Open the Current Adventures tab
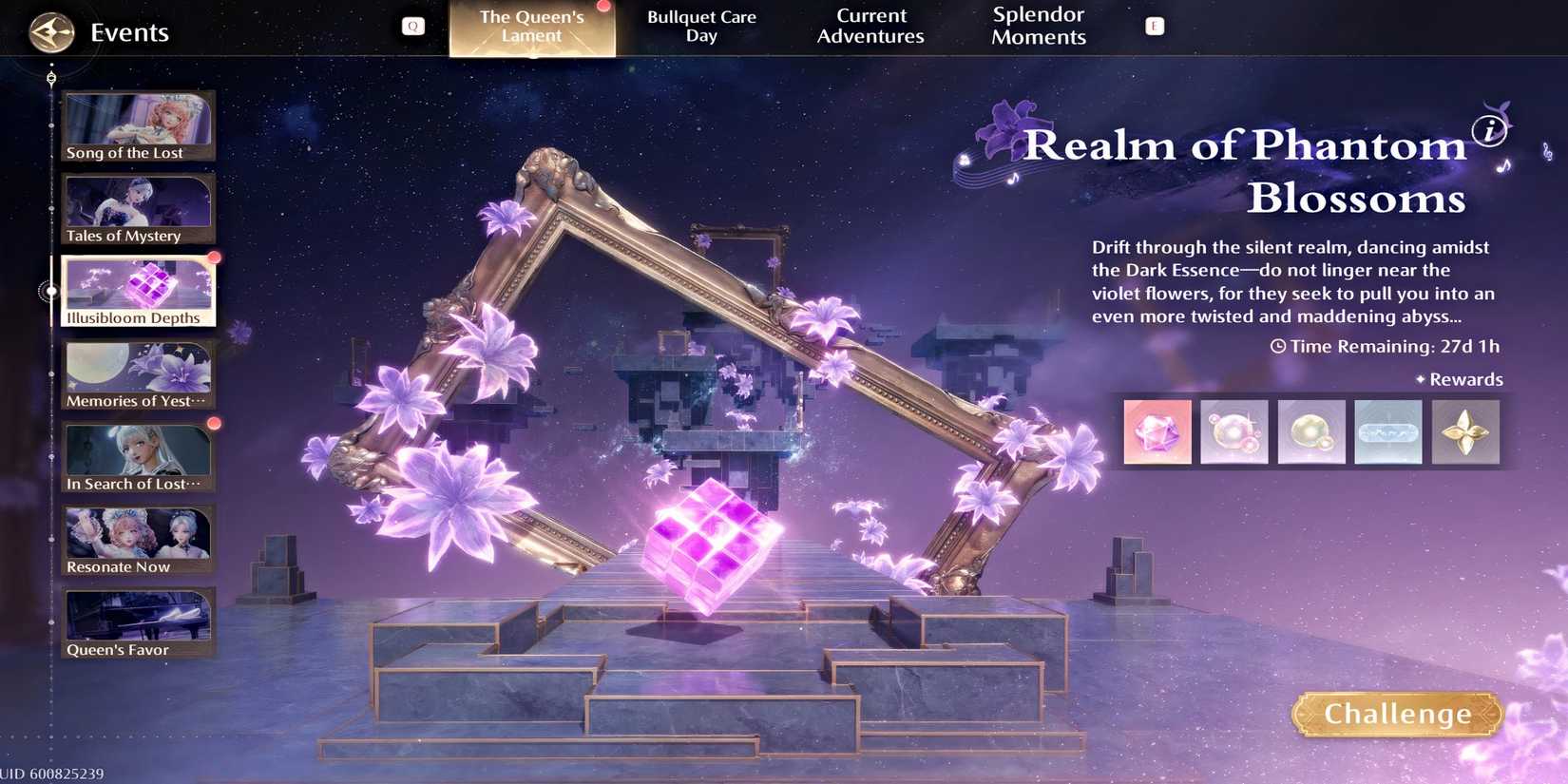1568x784 pixels. (x=870, y=26)
